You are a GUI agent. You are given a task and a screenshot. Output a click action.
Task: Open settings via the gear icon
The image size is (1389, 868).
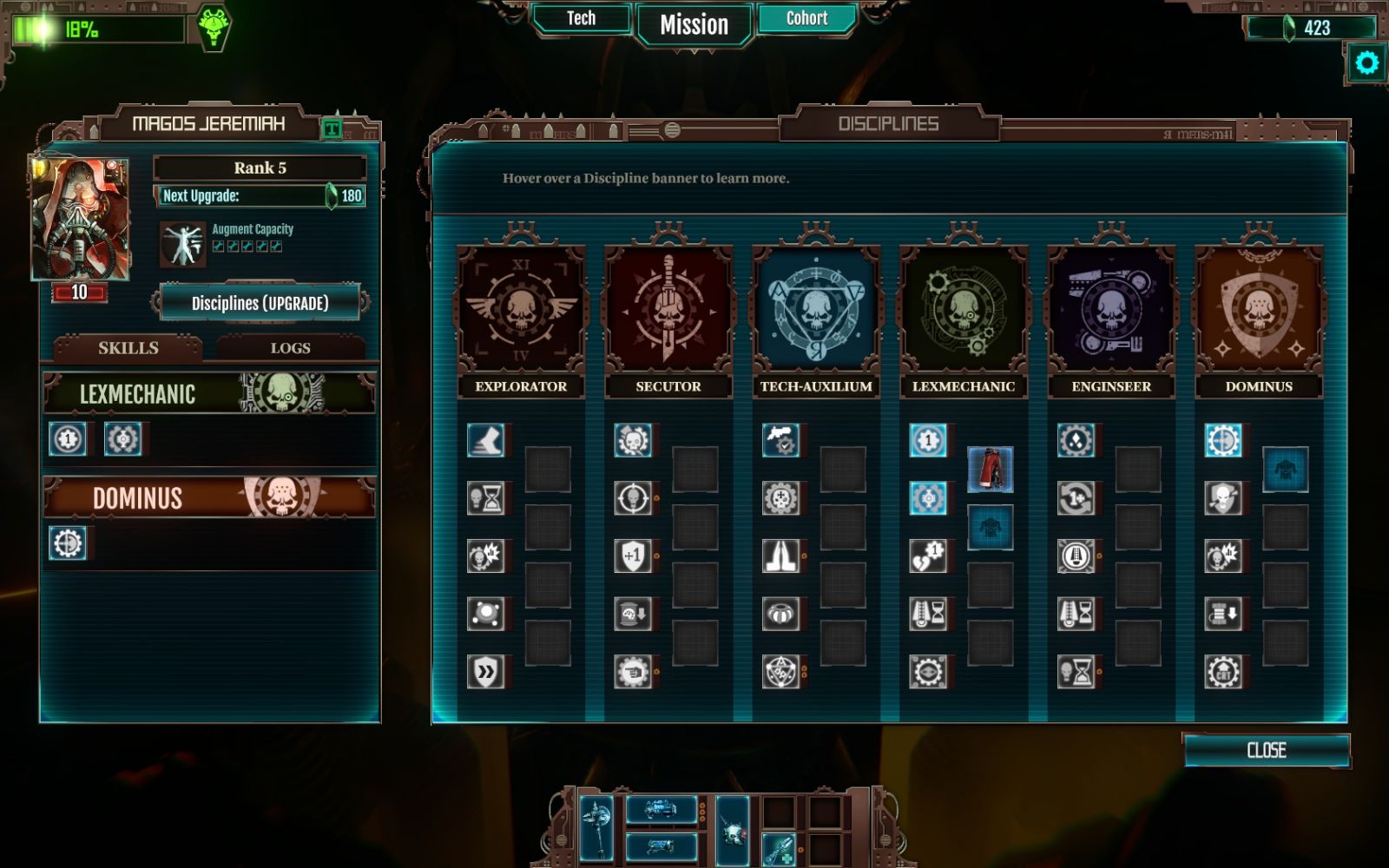[x=1366, y=63]
